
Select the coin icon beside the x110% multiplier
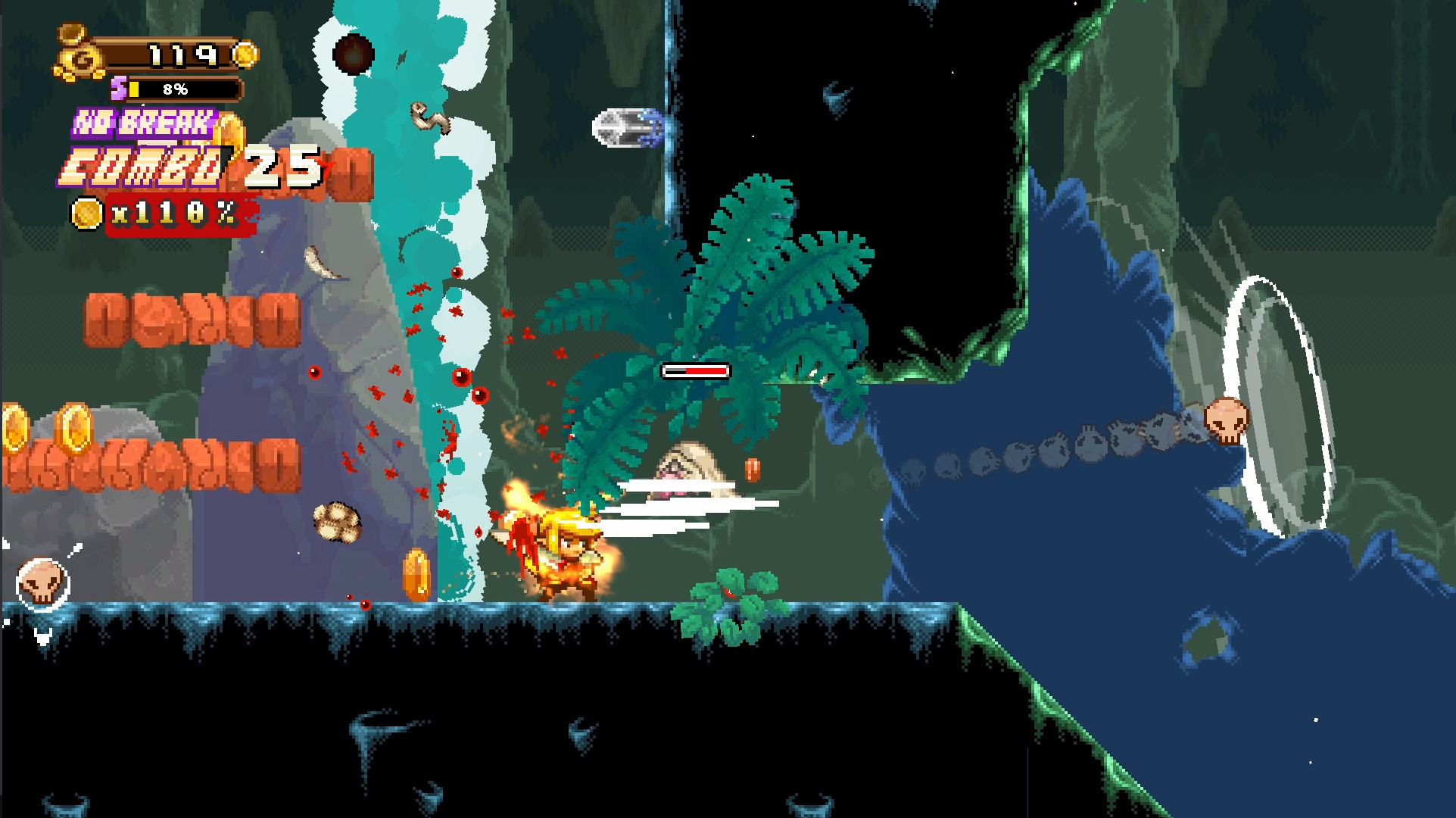89,213
